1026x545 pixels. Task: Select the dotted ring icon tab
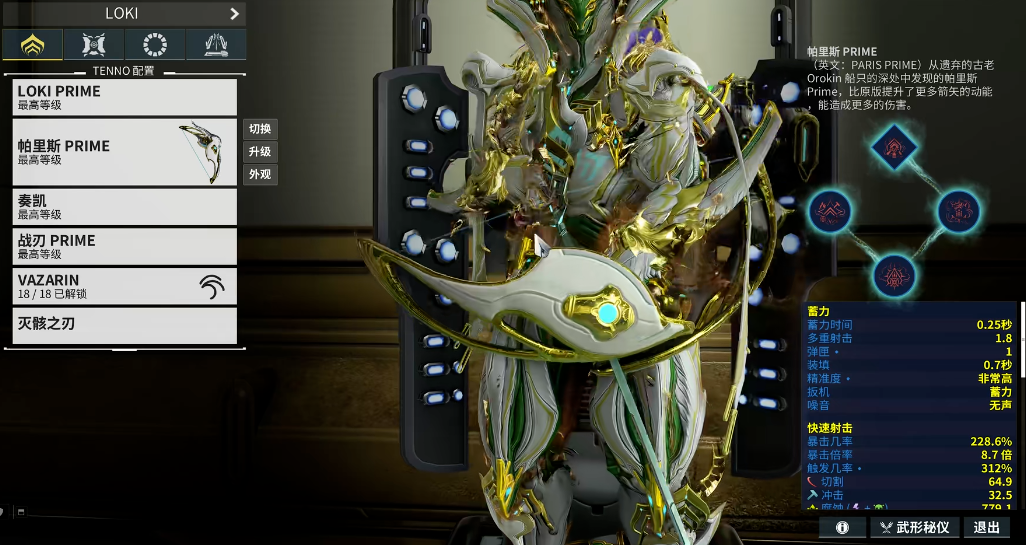[155, 44]
